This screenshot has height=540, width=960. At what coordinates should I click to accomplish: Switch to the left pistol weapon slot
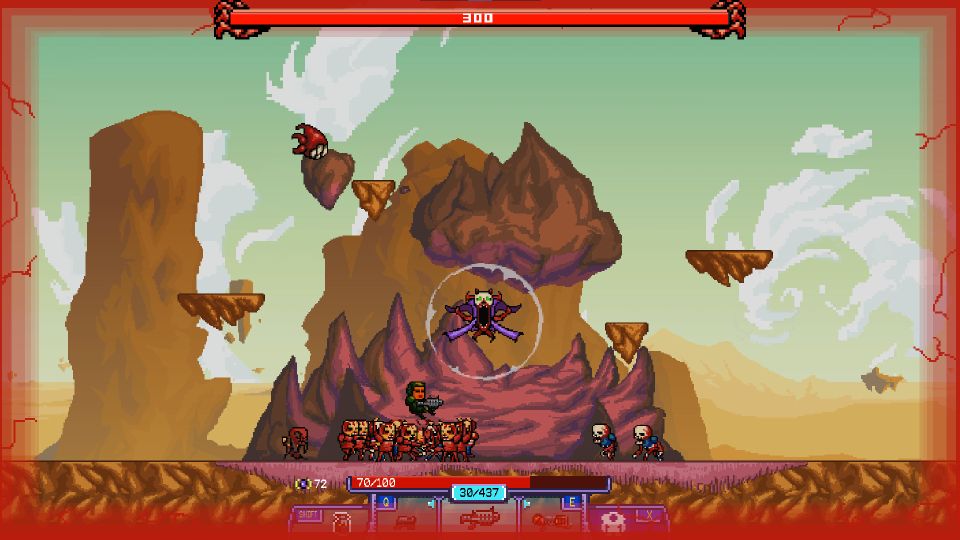point(406,521)
